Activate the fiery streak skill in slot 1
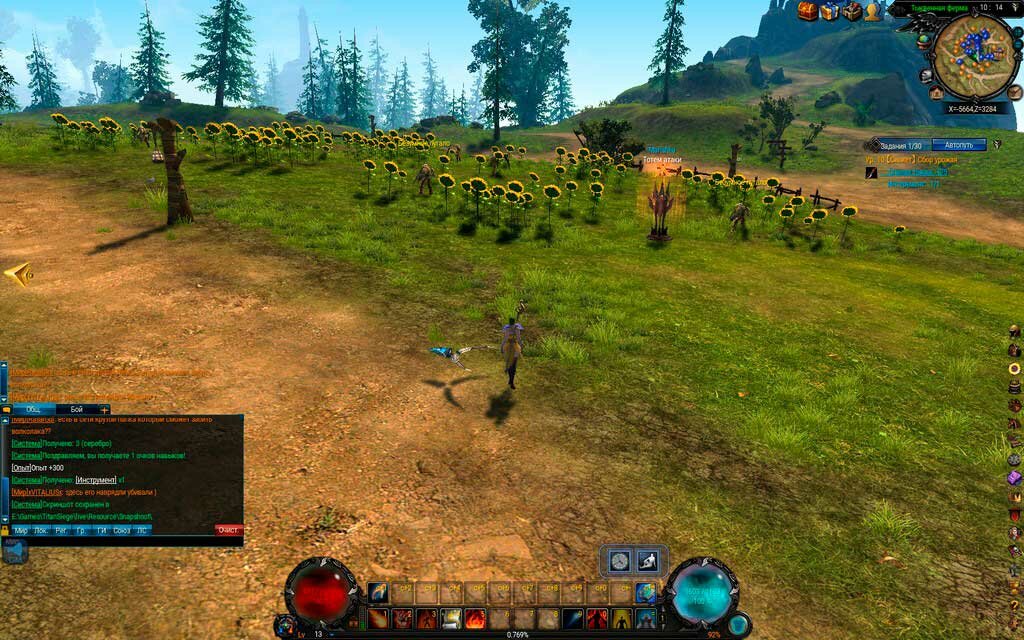 378,618
